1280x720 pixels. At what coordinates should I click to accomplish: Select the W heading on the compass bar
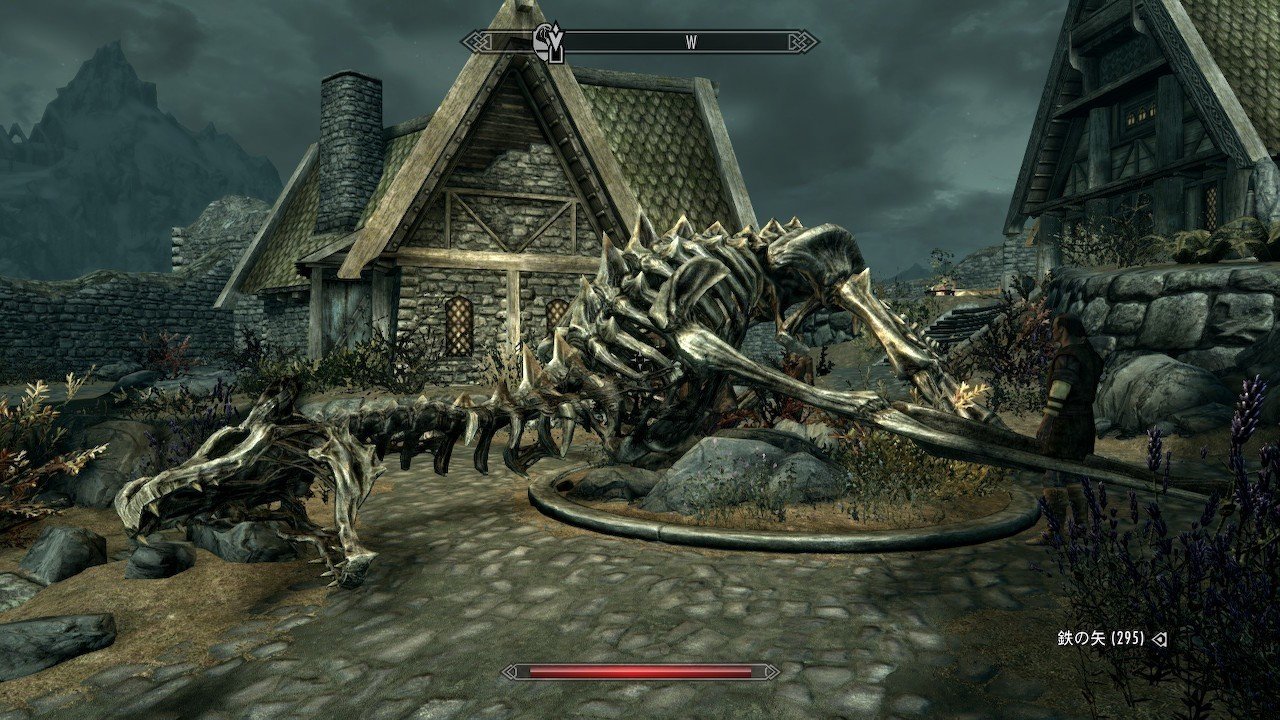coord(691,42)
